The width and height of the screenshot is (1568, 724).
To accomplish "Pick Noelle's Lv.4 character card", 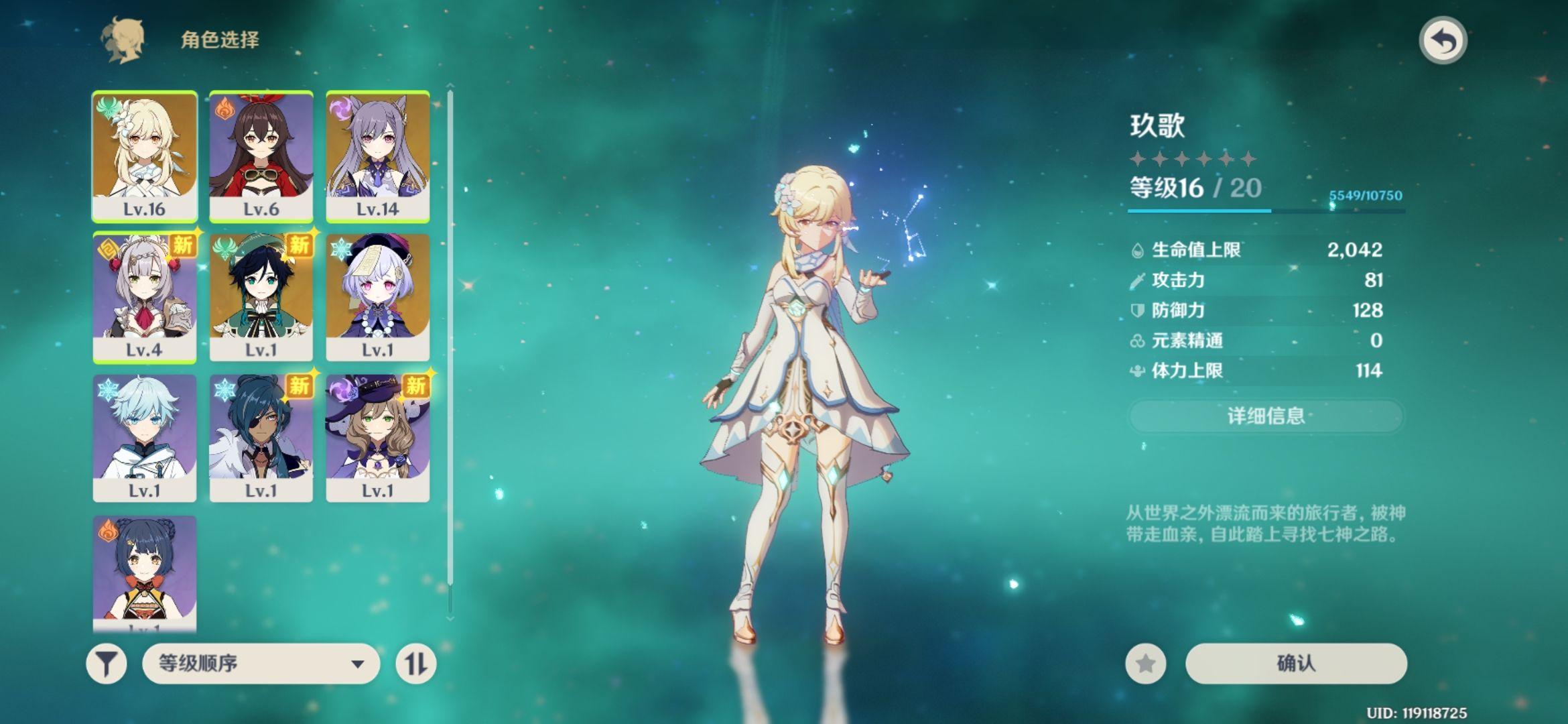I will click(145, 297).
